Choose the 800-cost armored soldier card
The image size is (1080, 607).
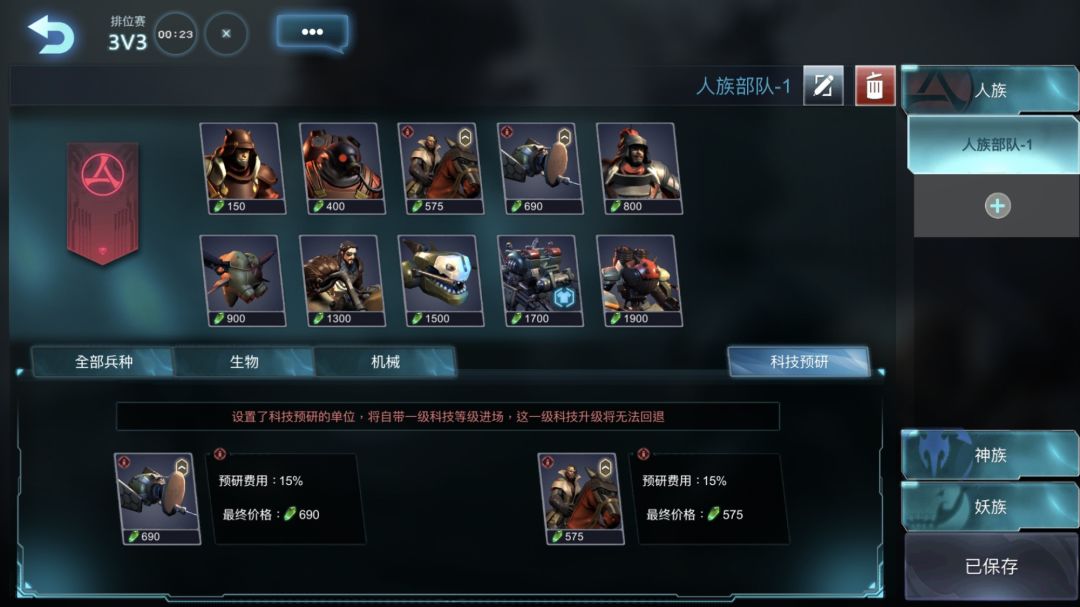coord(637,167)
